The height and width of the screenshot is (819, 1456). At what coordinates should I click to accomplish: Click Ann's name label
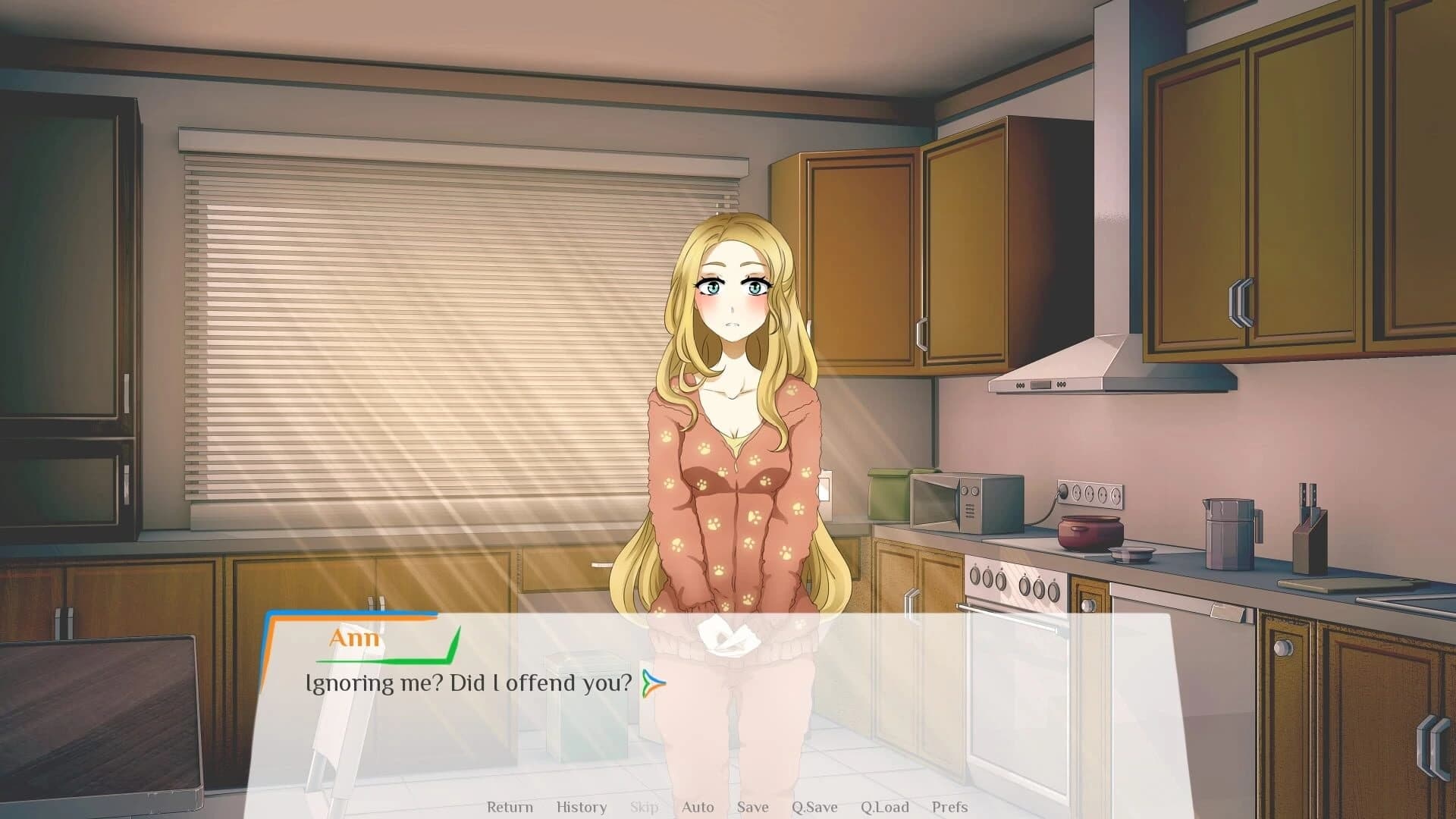pyautogui.click(x=356, y=638)
